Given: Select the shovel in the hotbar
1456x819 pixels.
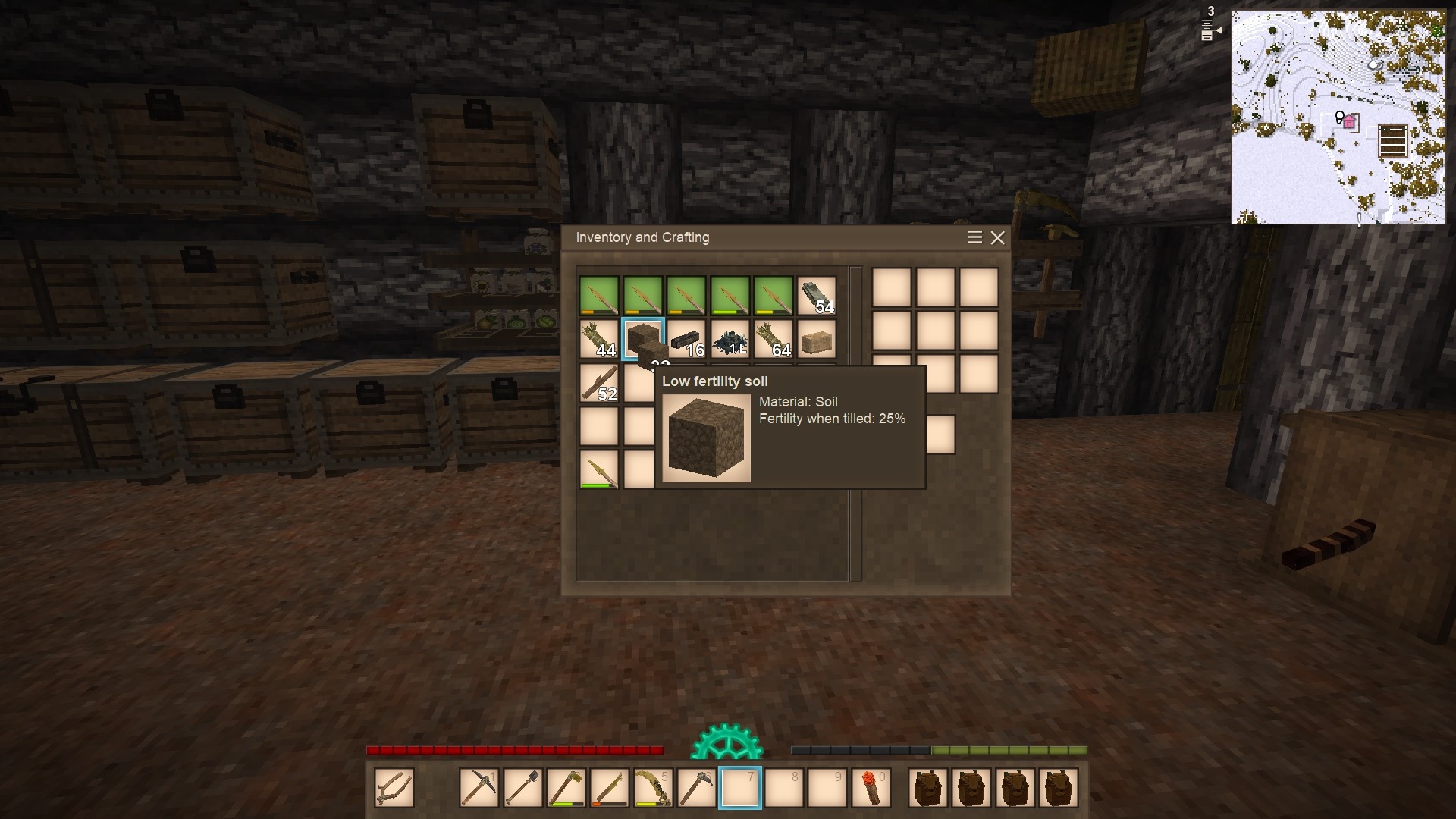Looking at the screenshot, I should tap(522, 788).
